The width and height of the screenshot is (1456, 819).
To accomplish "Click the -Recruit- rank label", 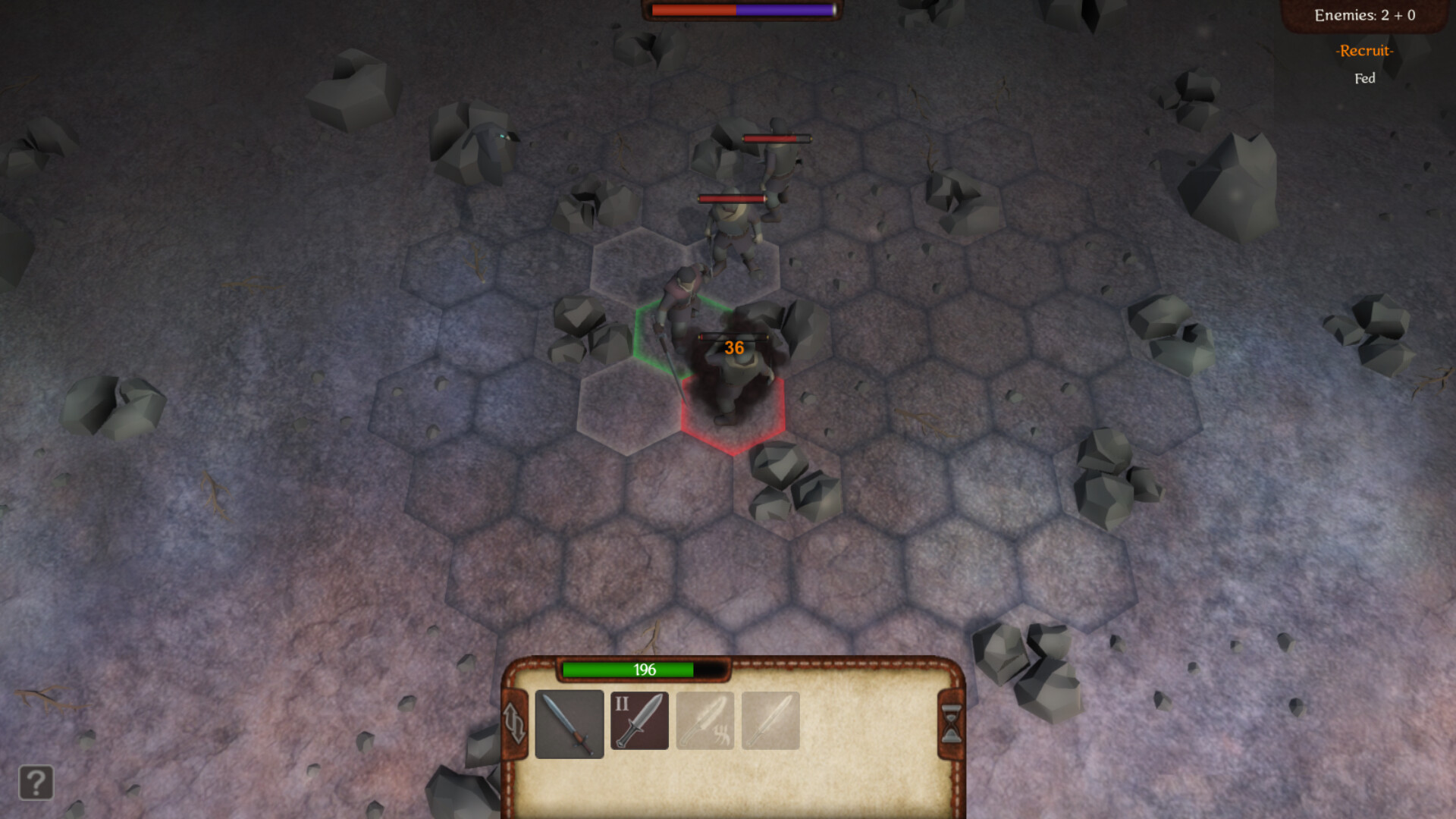I will click(x=1364, y=52).
